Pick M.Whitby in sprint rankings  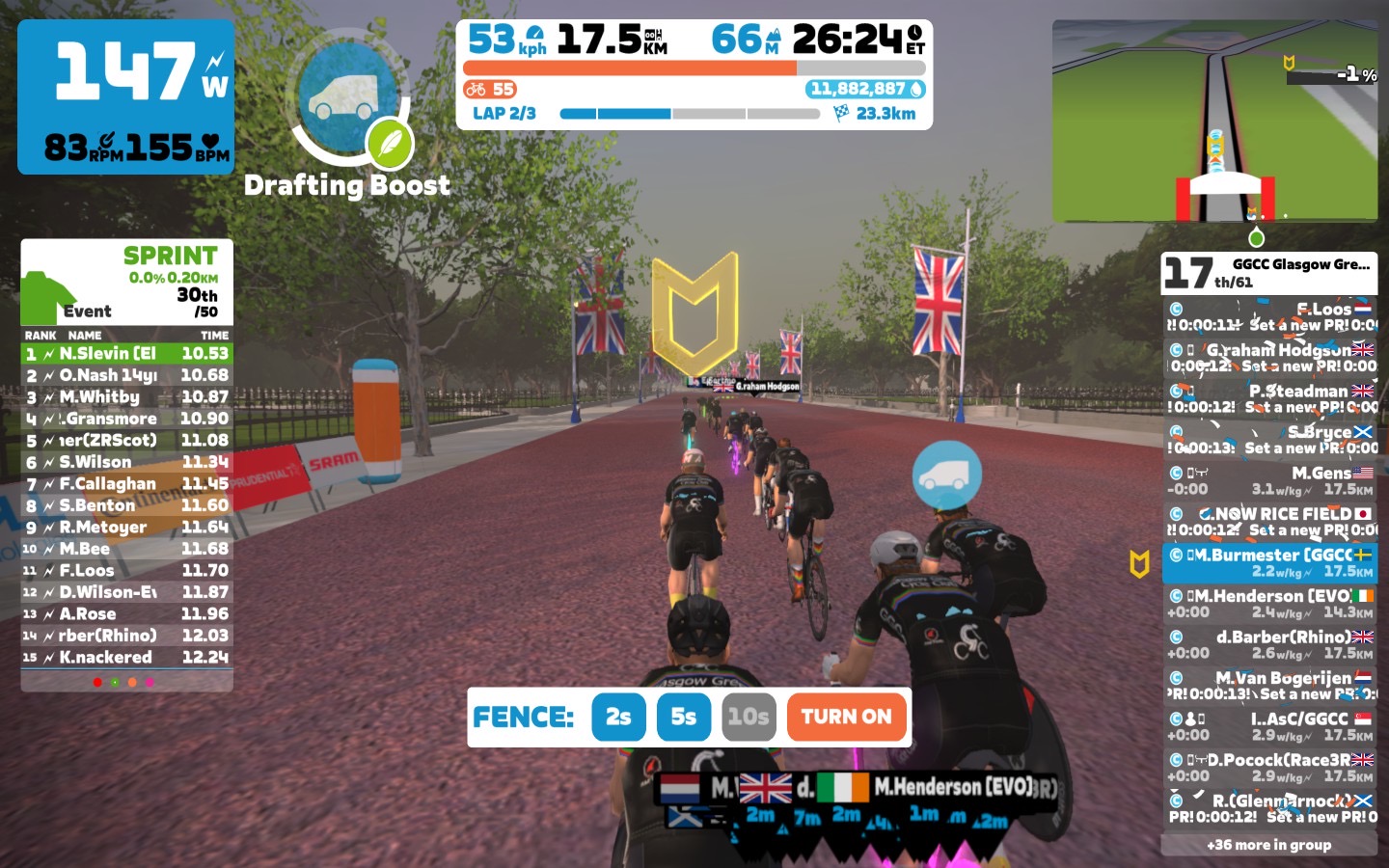pos(126,397)
